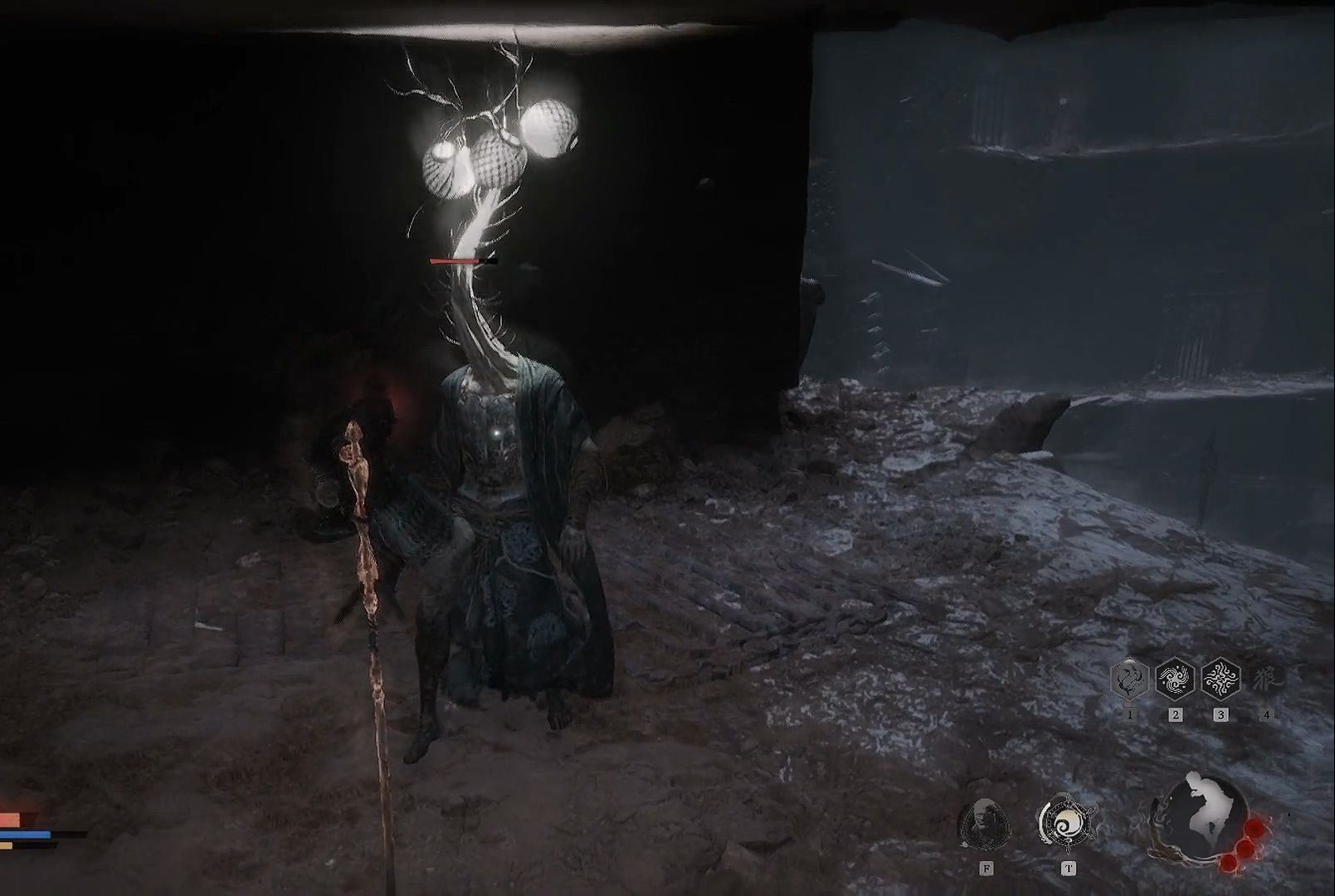Activate the first hexagon spell icon

(1129, 680)
